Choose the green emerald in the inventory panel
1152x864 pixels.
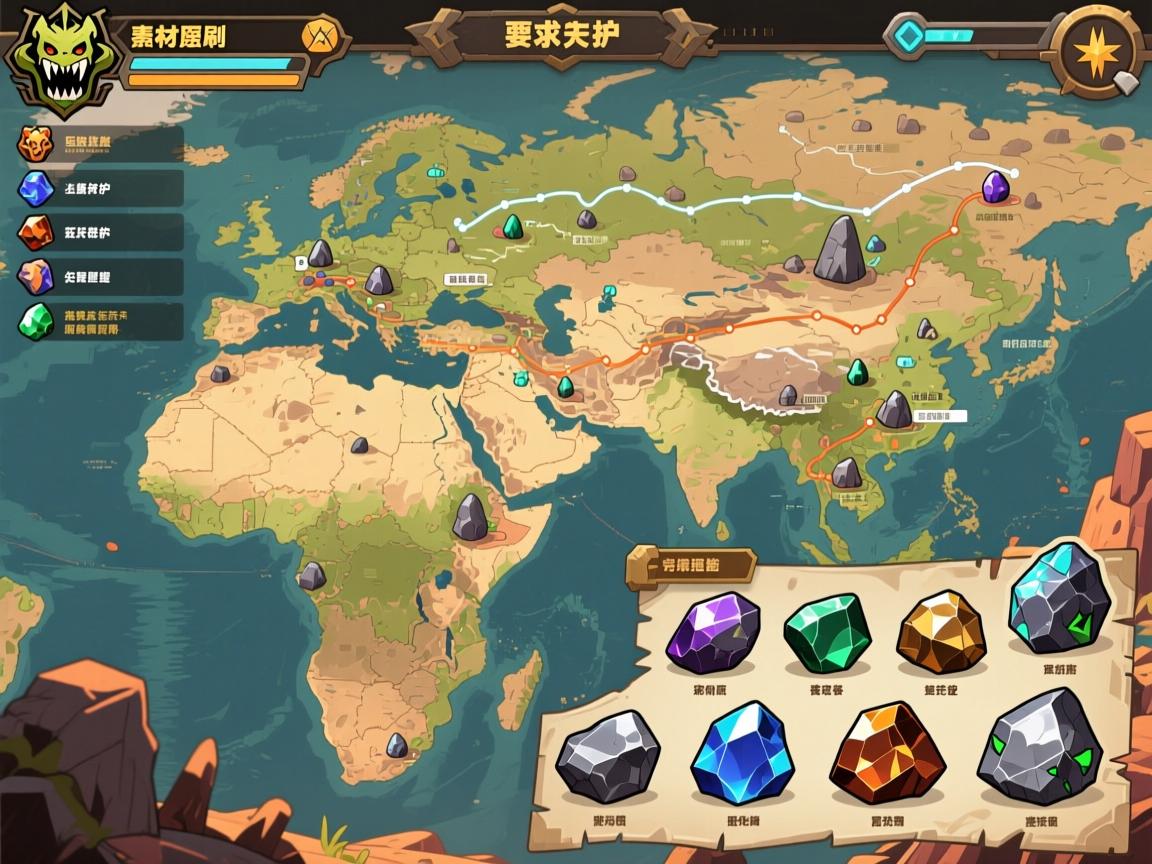pyautogui.click(x=826, y=633)
